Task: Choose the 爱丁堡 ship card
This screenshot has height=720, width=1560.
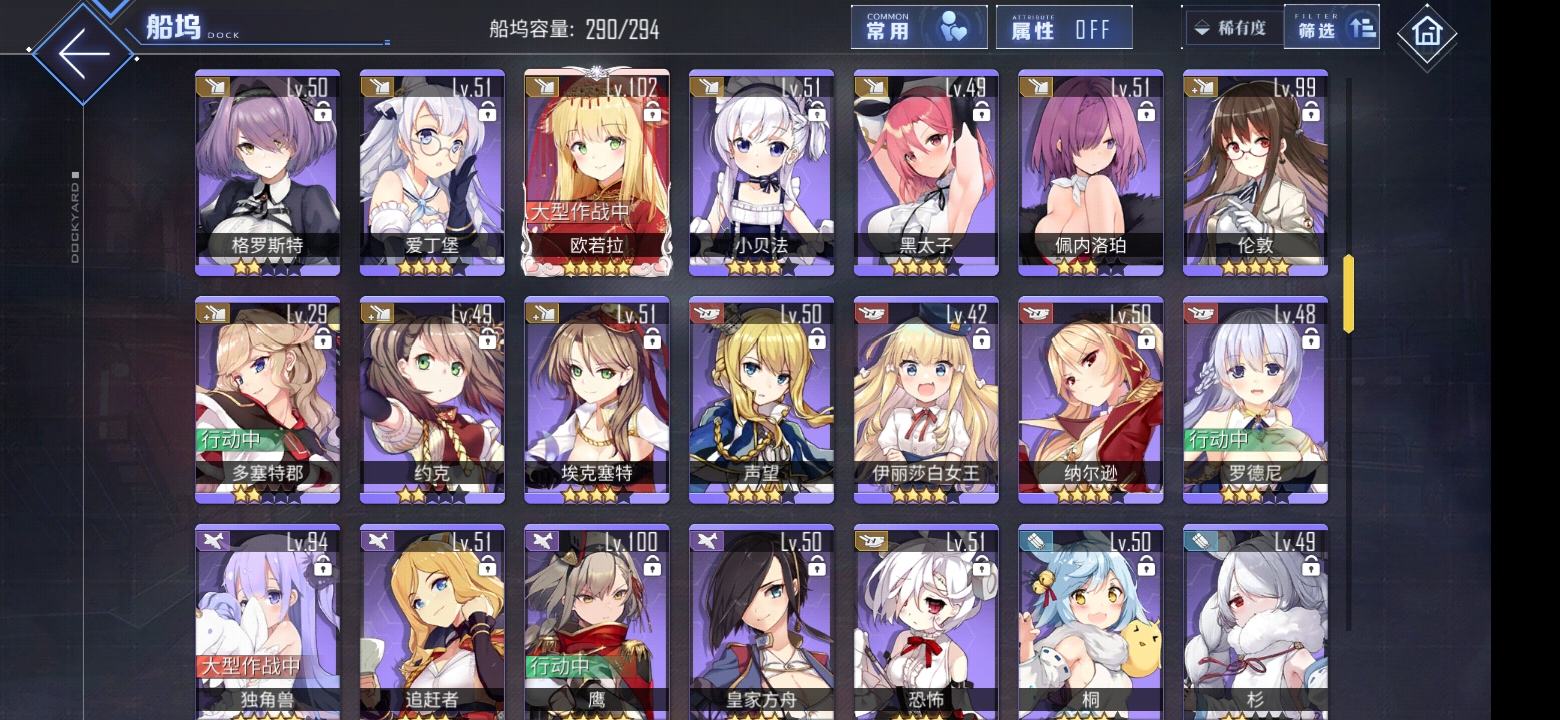Action: [x=432, y=172]
